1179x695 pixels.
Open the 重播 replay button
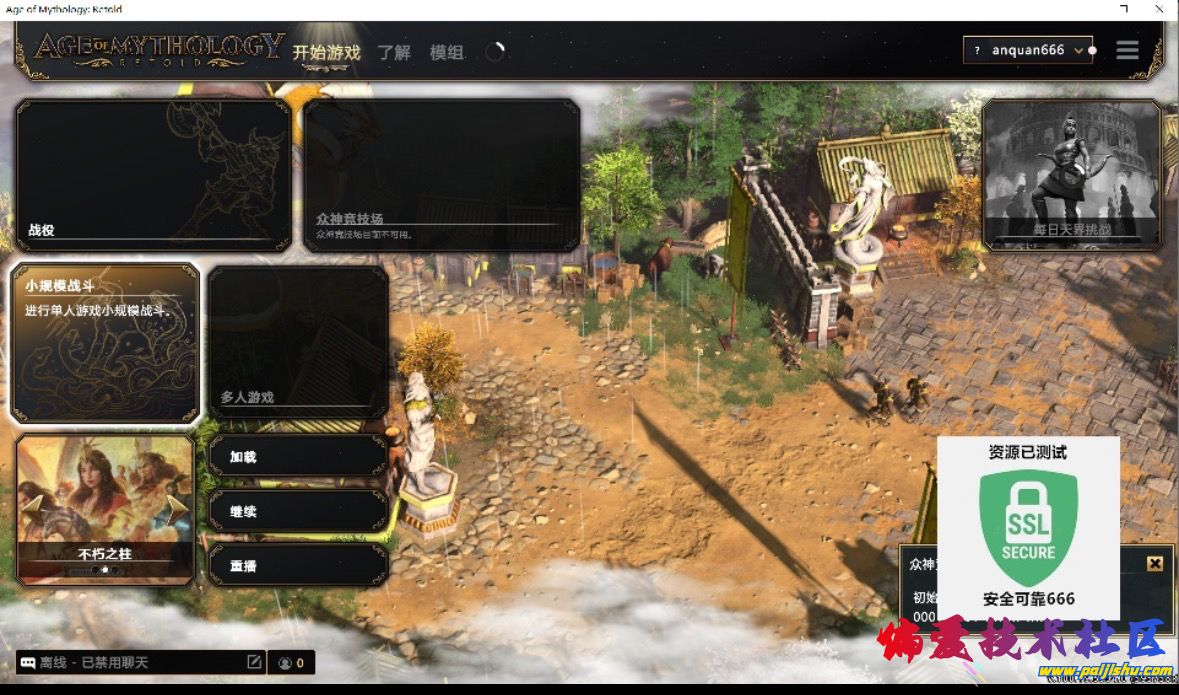tap(298, 565)
